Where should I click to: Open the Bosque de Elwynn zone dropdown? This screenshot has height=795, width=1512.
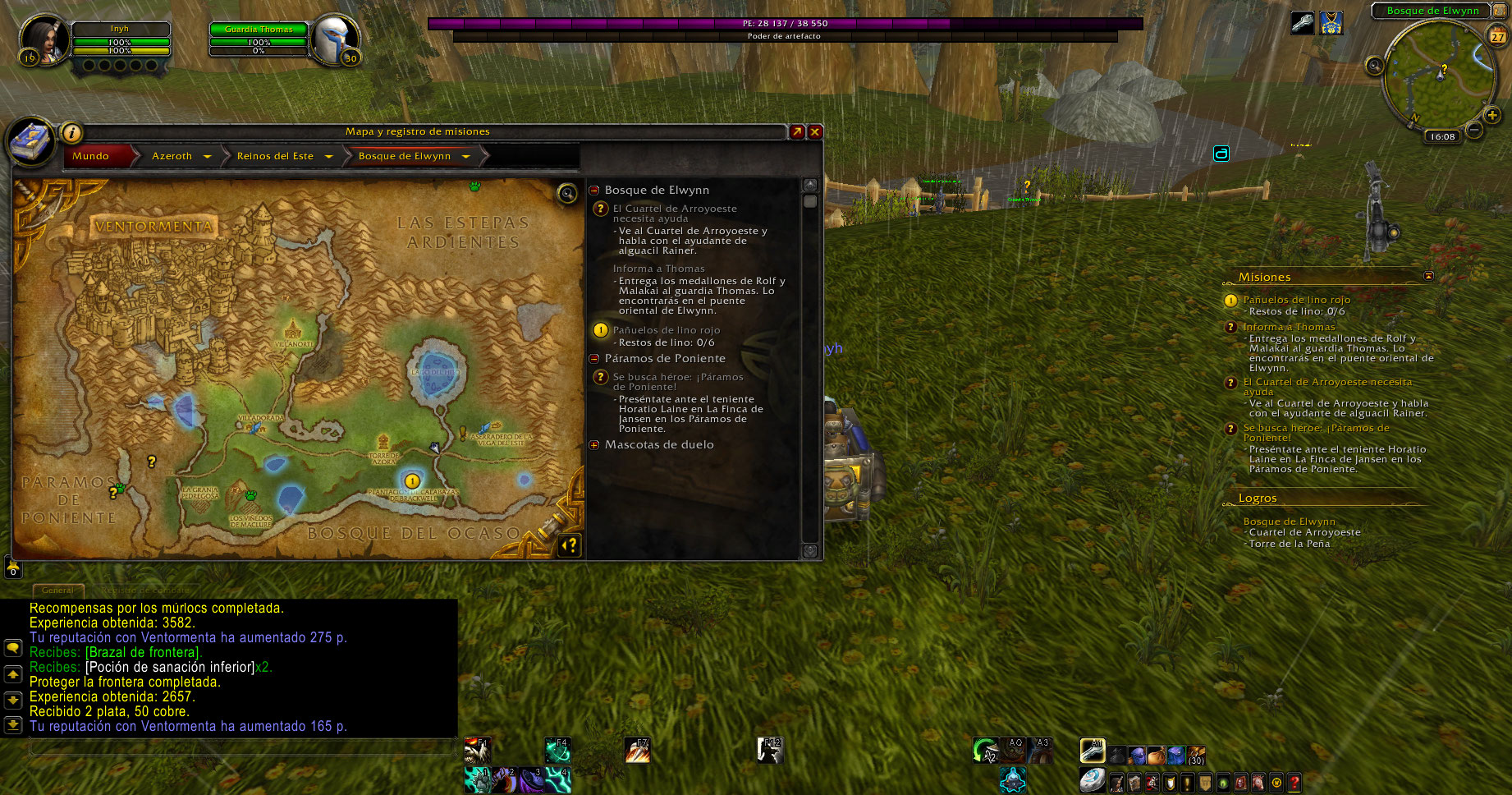(x=465, y=156)
